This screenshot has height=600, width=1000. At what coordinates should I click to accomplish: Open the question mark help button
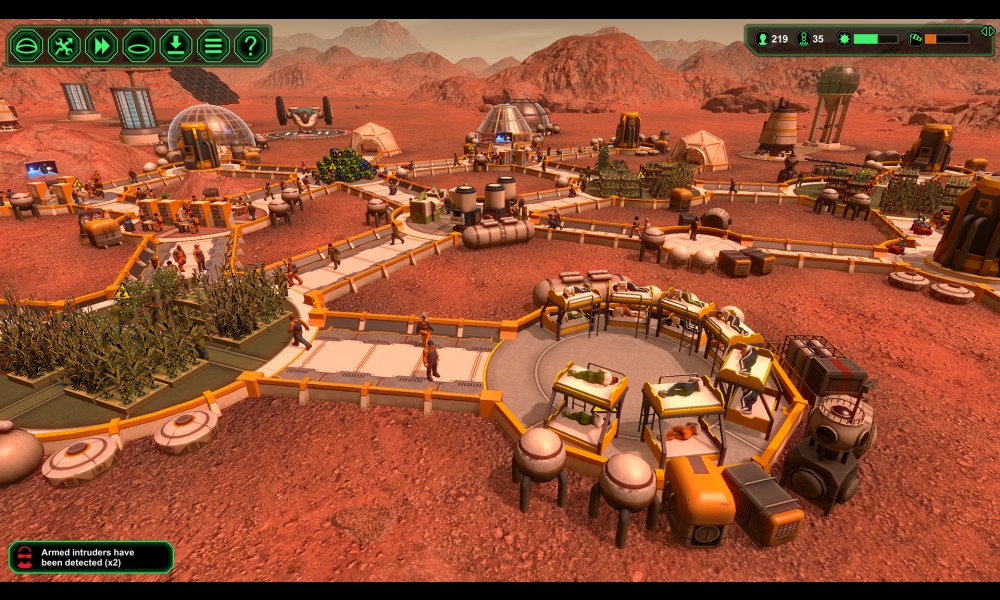point(250,46)
